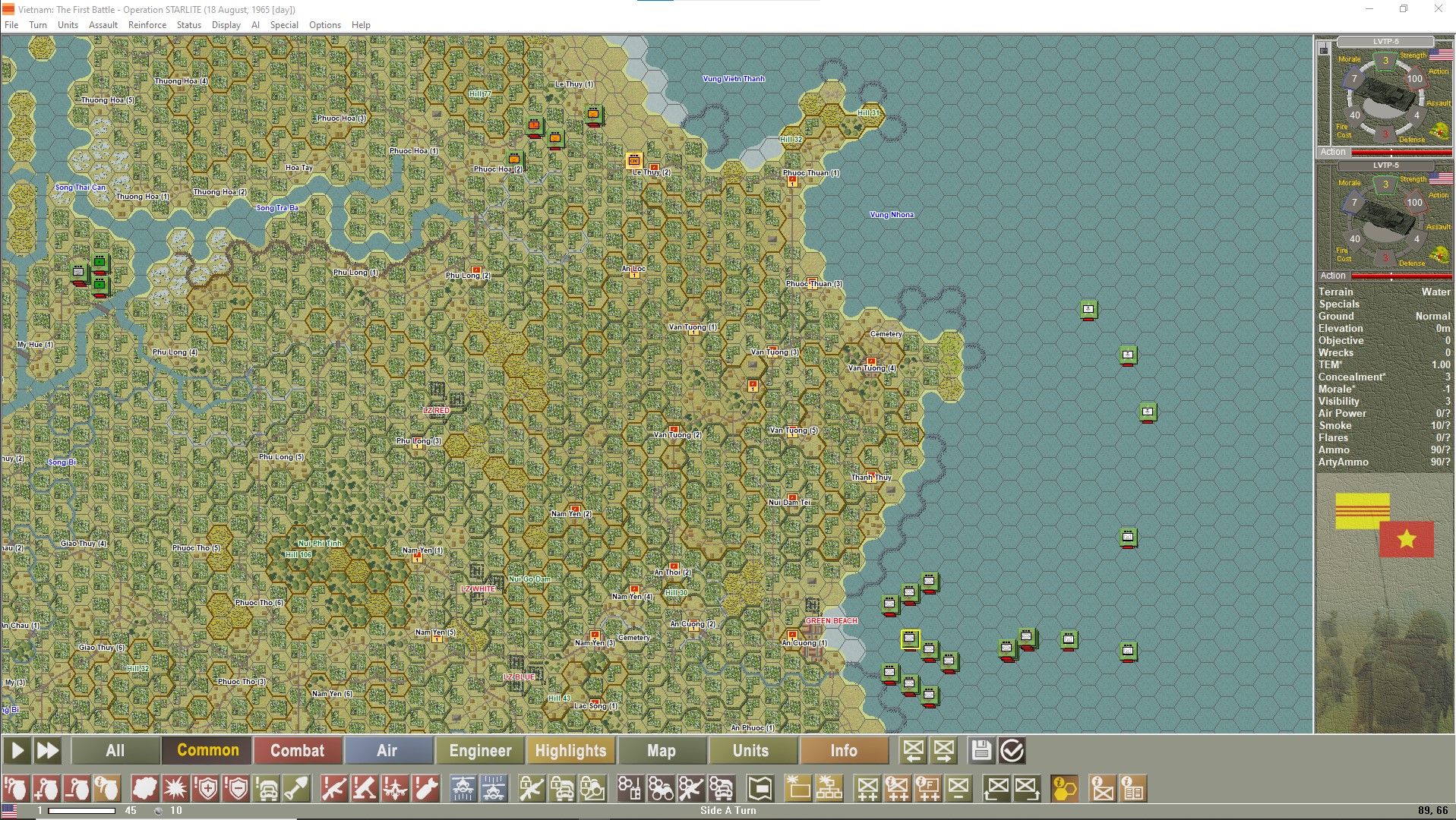Click the save game disk icon
The width and height of the screenshot is (1456, 820).
point(981,750)
